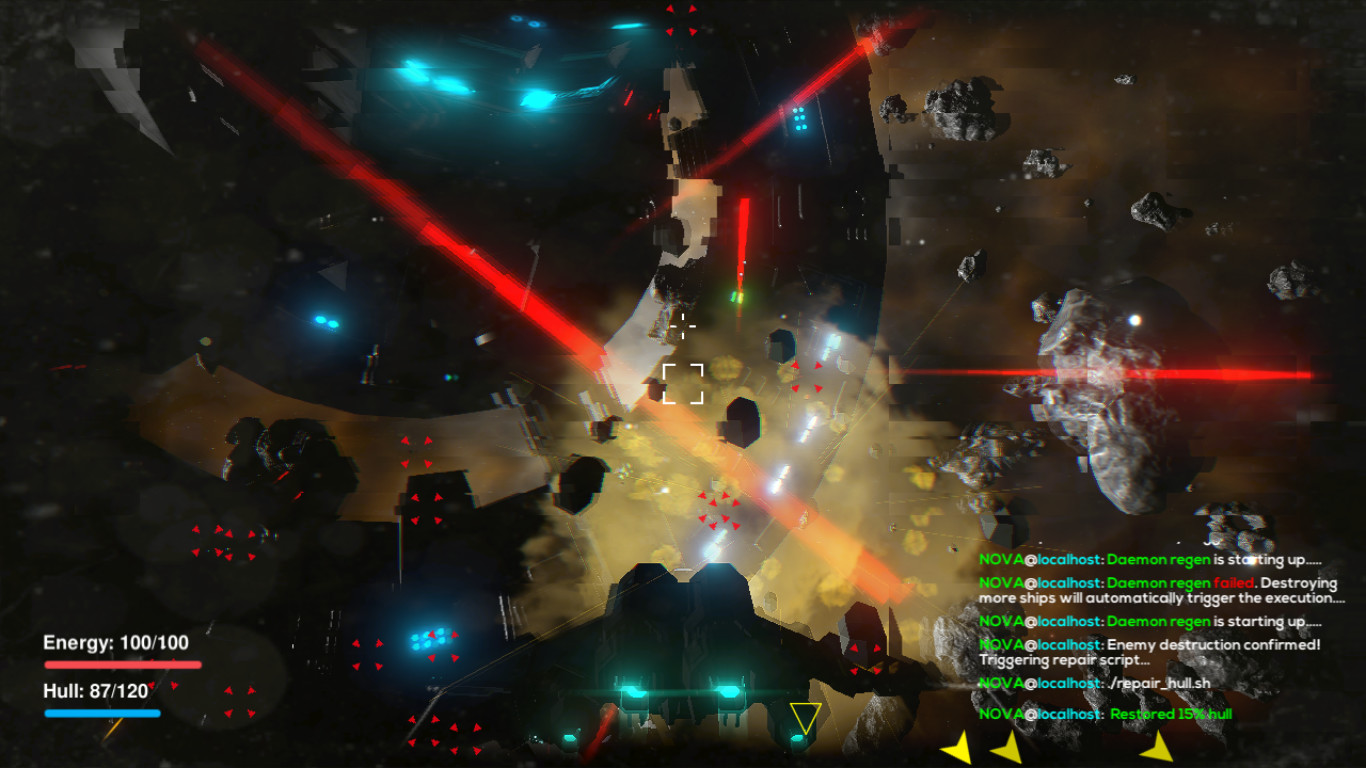
Task: Select the rightmost yellow arrow indicator
Action: [1159, 747]
